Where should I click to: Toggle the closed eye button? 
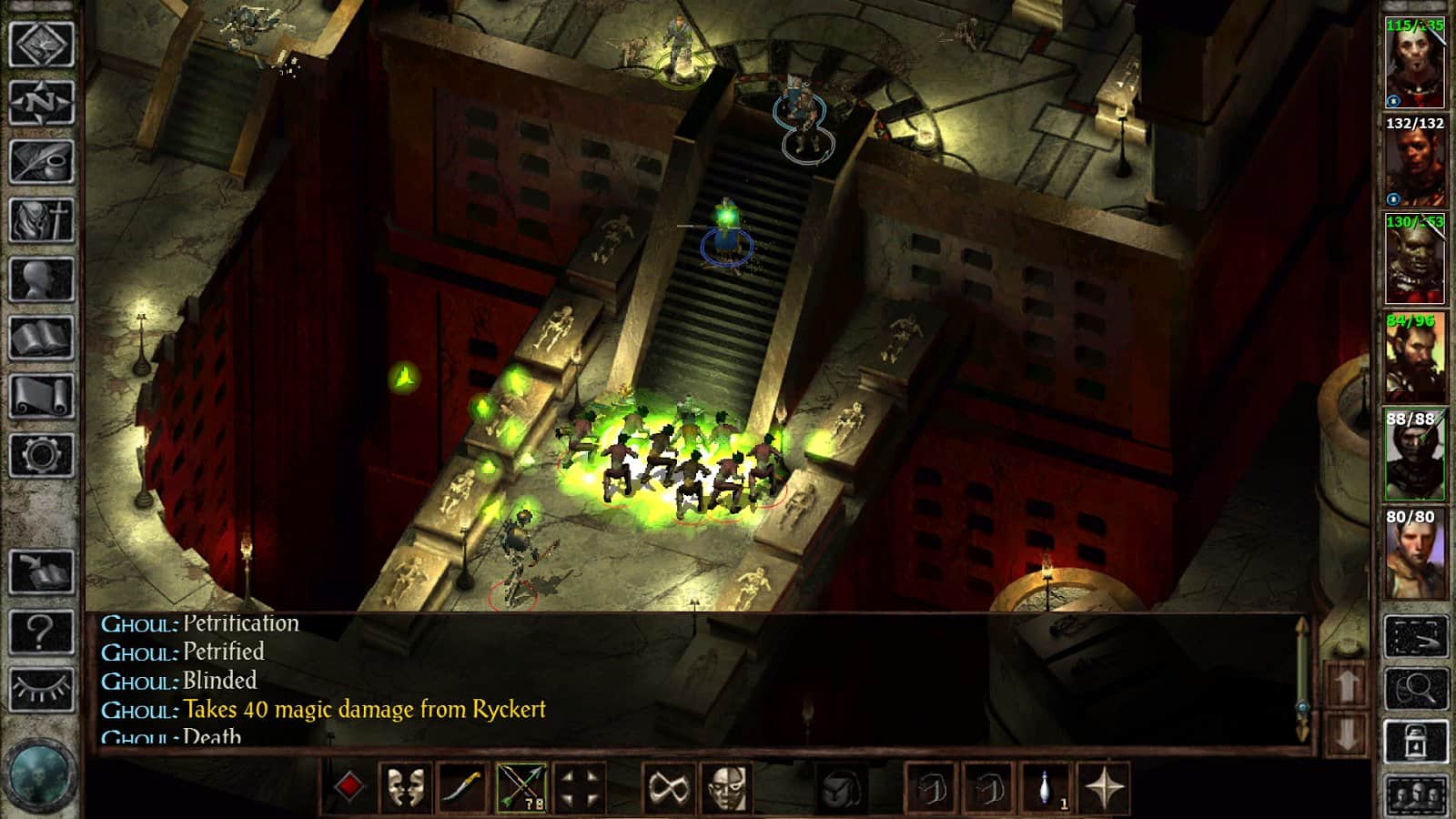coord(41,690)
